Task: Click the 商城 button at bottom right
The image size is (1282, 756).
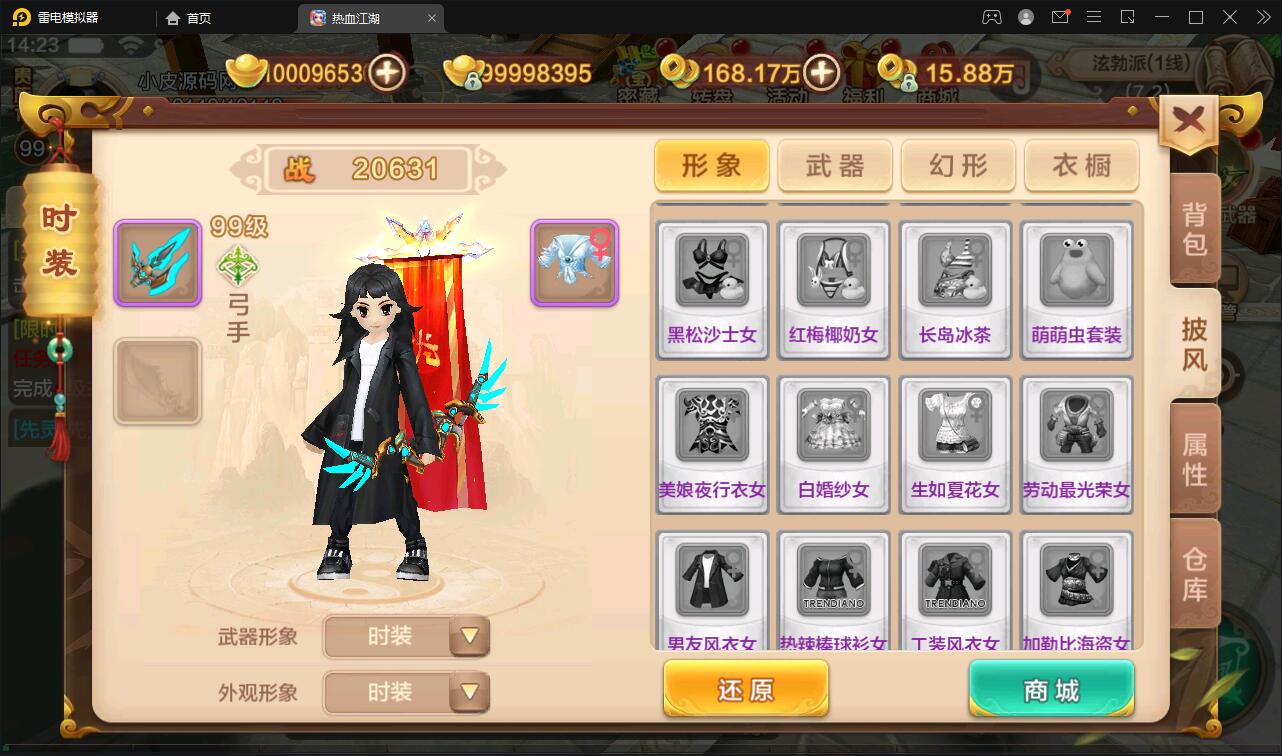Action: coord(1050,688)
